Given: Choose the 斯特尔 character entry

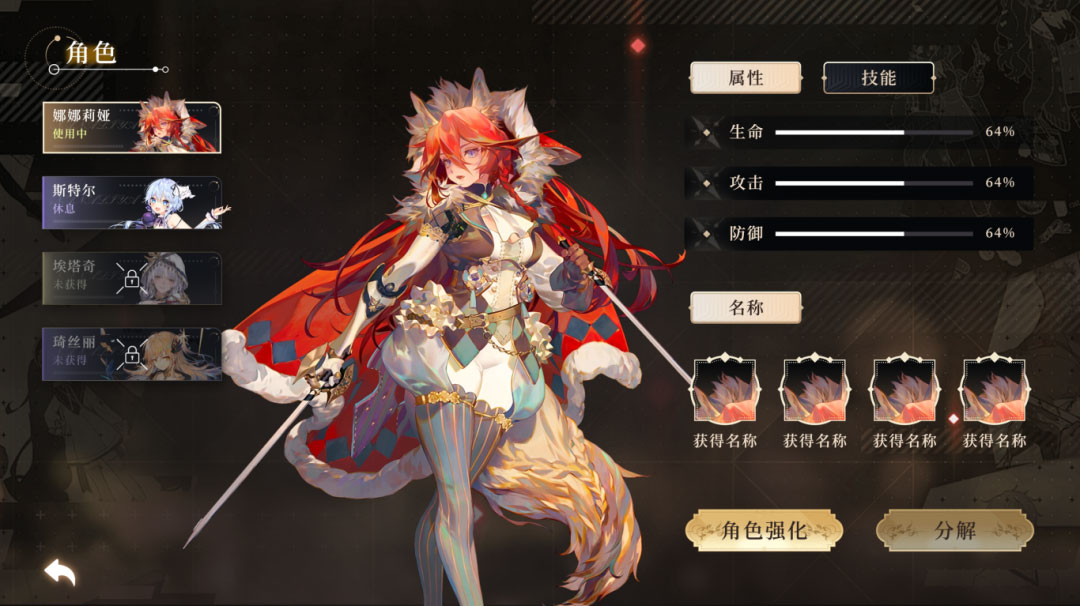Looking at the screenshot, I should click(131, 202).
